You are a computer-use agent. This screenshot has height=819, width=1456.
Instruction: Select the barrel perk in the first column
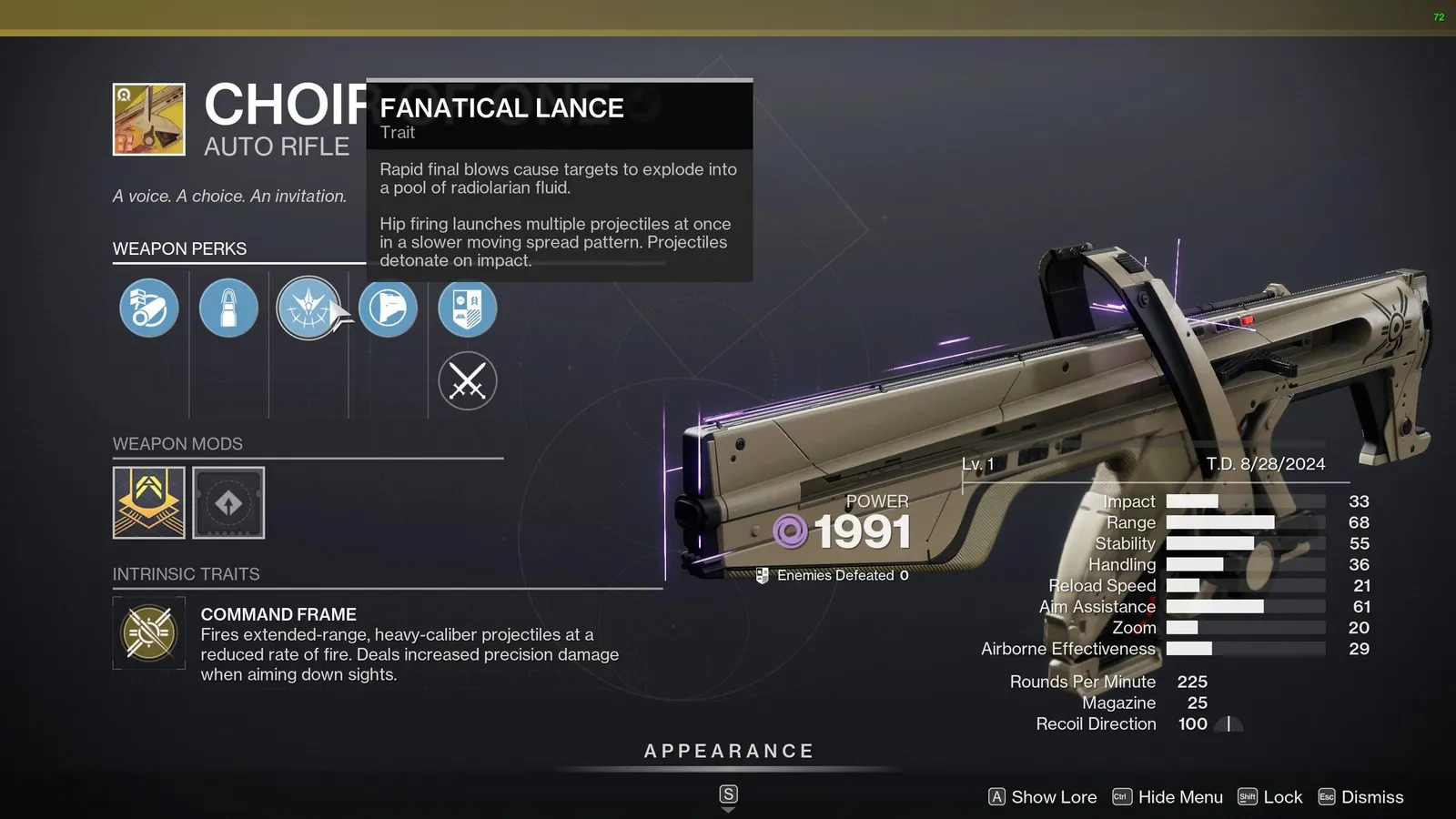pos(147,308)
